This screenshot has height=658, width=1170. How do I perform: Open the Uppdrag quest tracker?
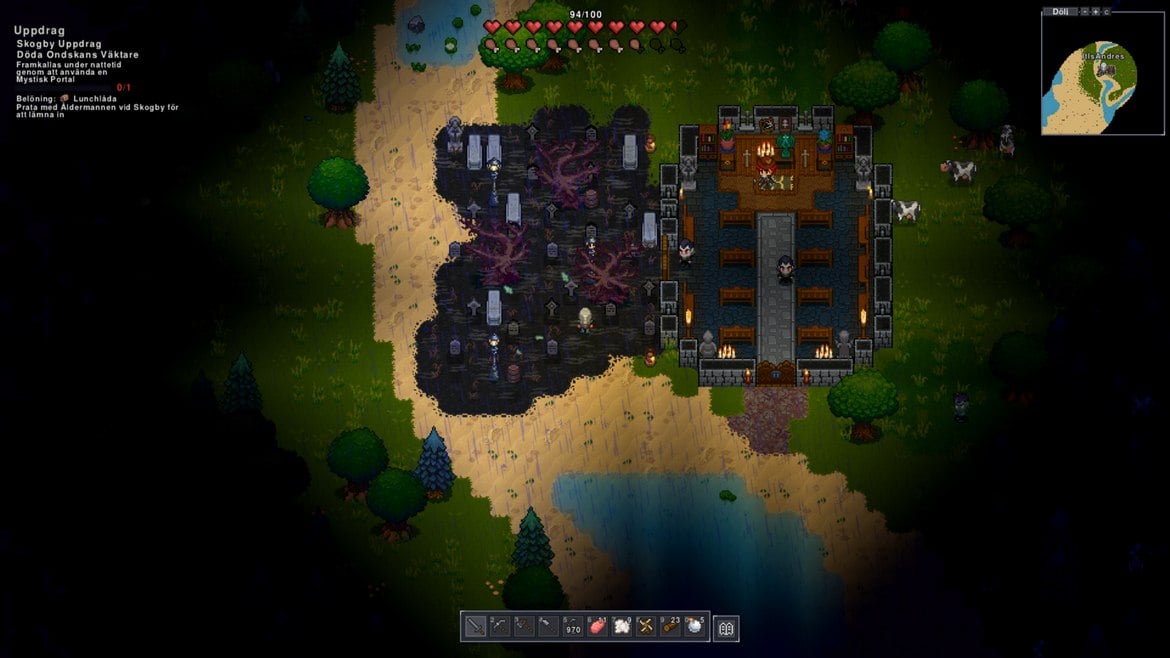38,30
